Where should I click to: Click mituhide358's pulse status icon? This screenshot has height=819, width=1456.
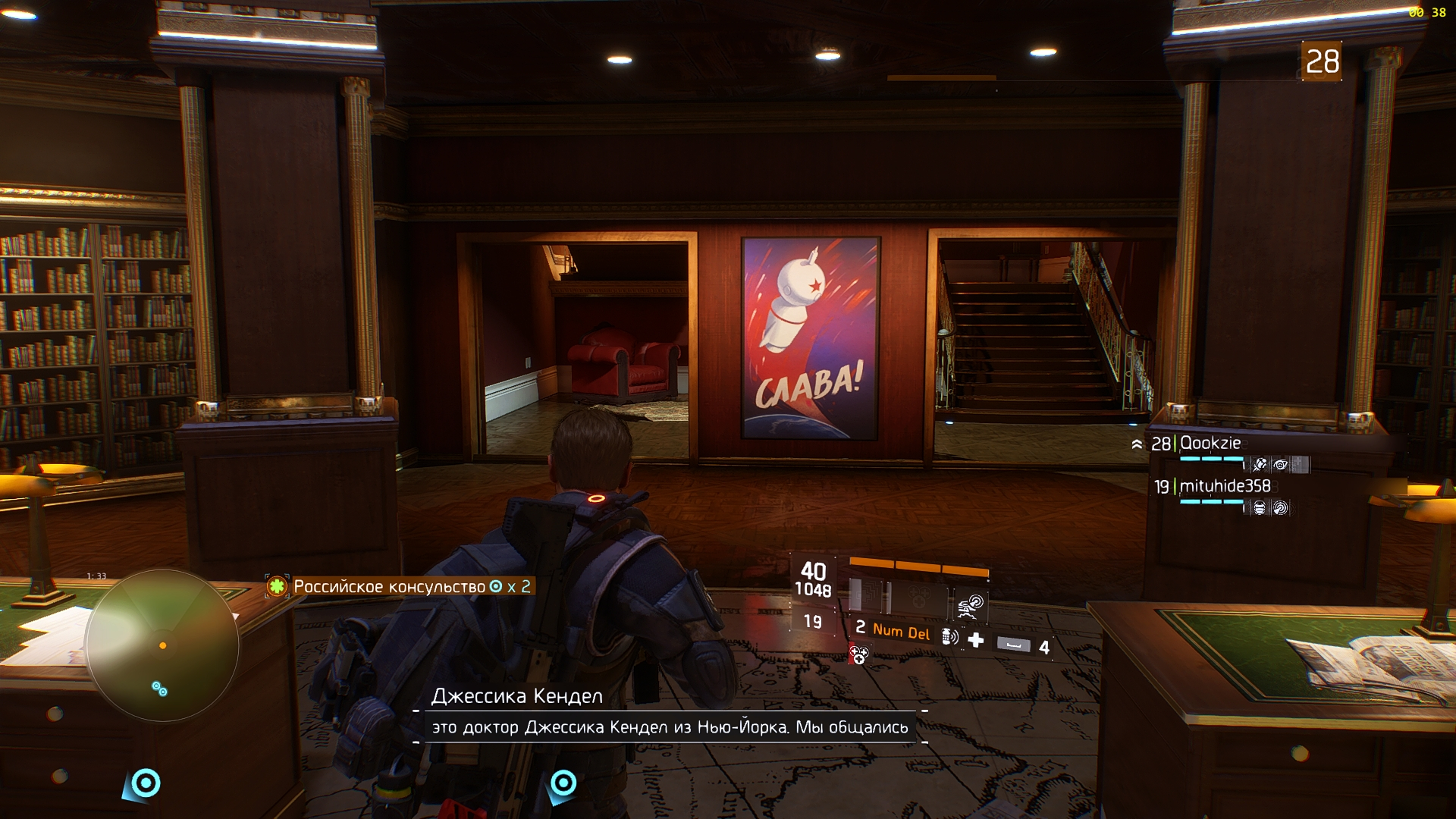click(1280, 509)
